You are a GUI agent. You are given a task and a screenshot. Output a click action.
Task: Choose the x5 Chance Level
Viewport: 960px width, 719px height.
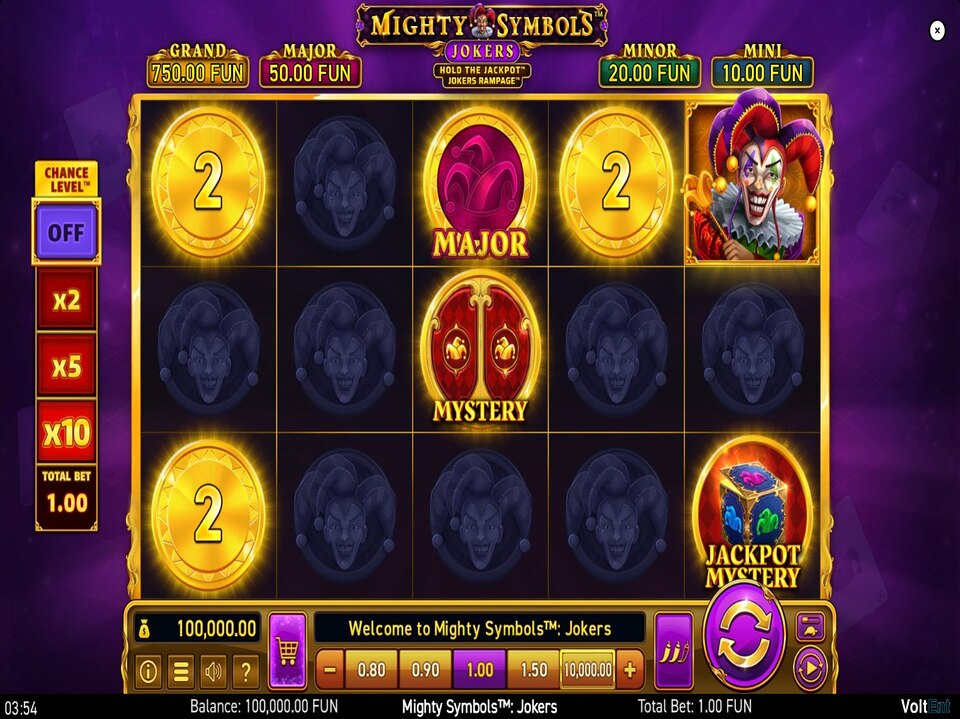[x=66, y=366]
